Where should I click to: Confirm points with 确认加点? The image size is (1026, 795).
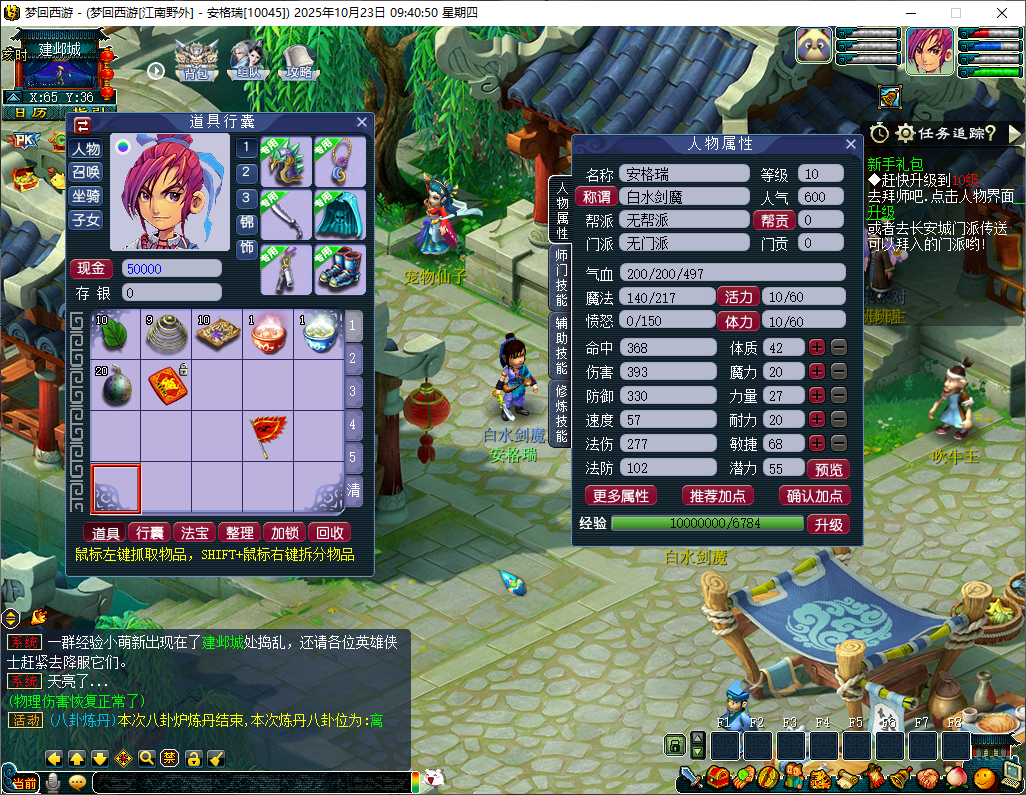(x=814, y=496)
